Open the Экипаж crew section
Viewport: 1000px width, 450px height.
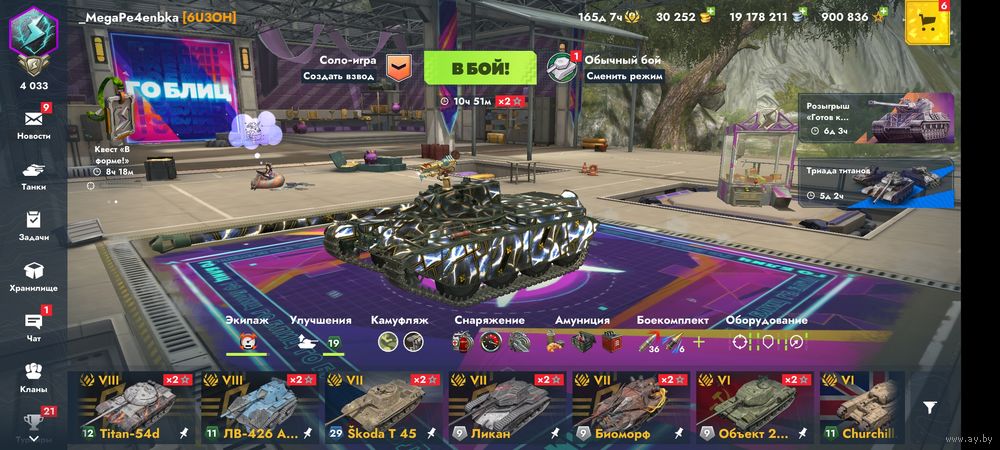245,335
